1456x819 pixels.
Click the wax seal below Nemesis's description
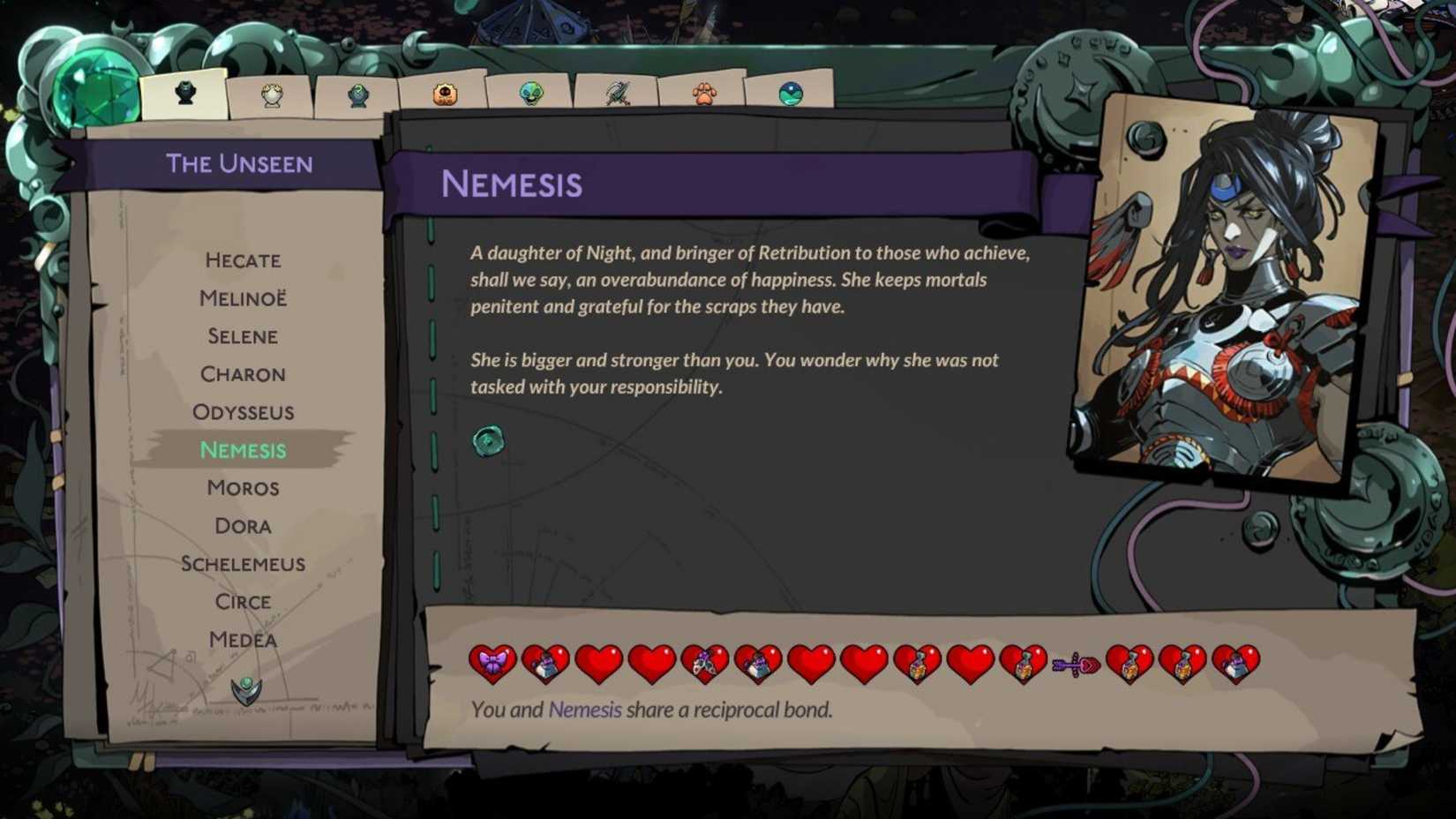point(489,442)
